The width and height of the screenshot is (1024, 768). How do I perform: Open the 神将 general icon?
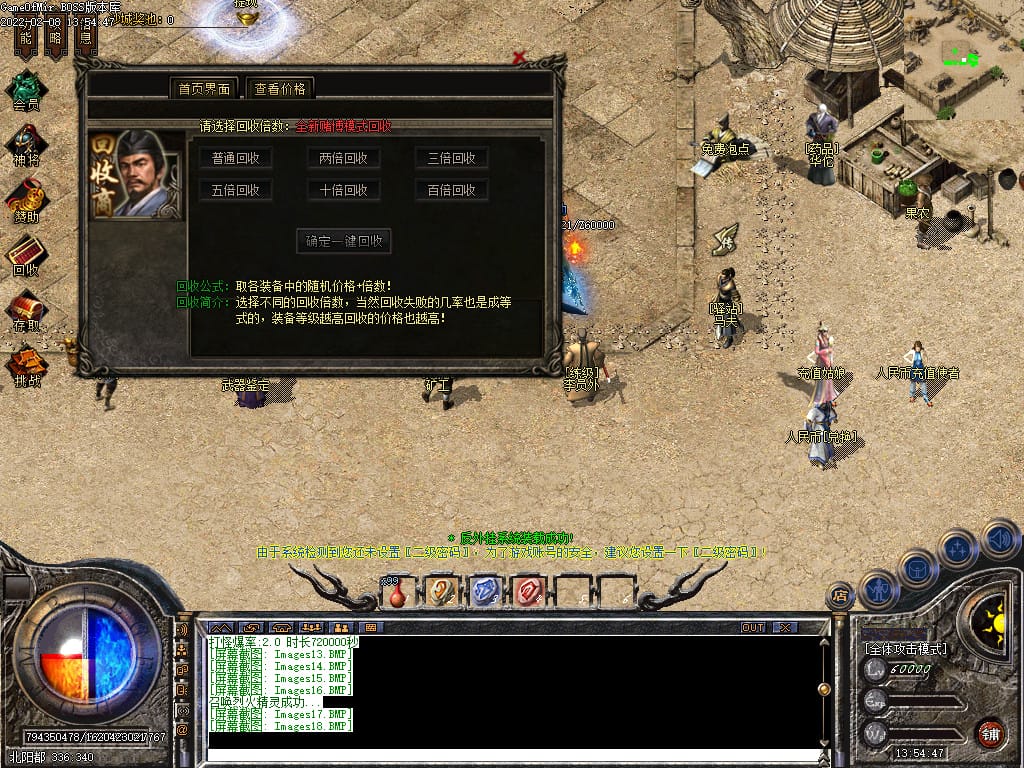[26, 144]
